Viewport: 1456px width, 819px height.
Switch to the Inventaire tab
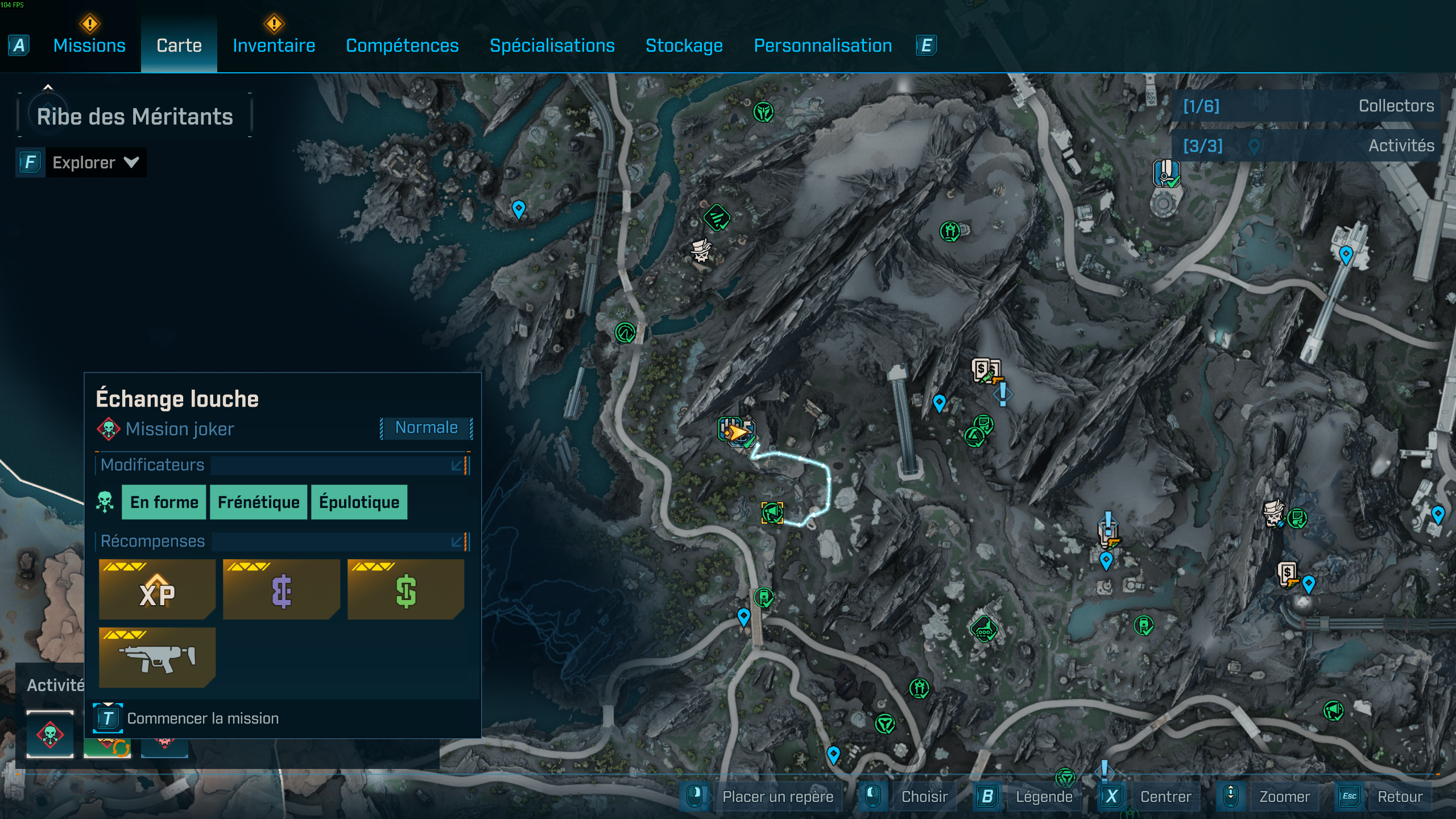(274, 45)
